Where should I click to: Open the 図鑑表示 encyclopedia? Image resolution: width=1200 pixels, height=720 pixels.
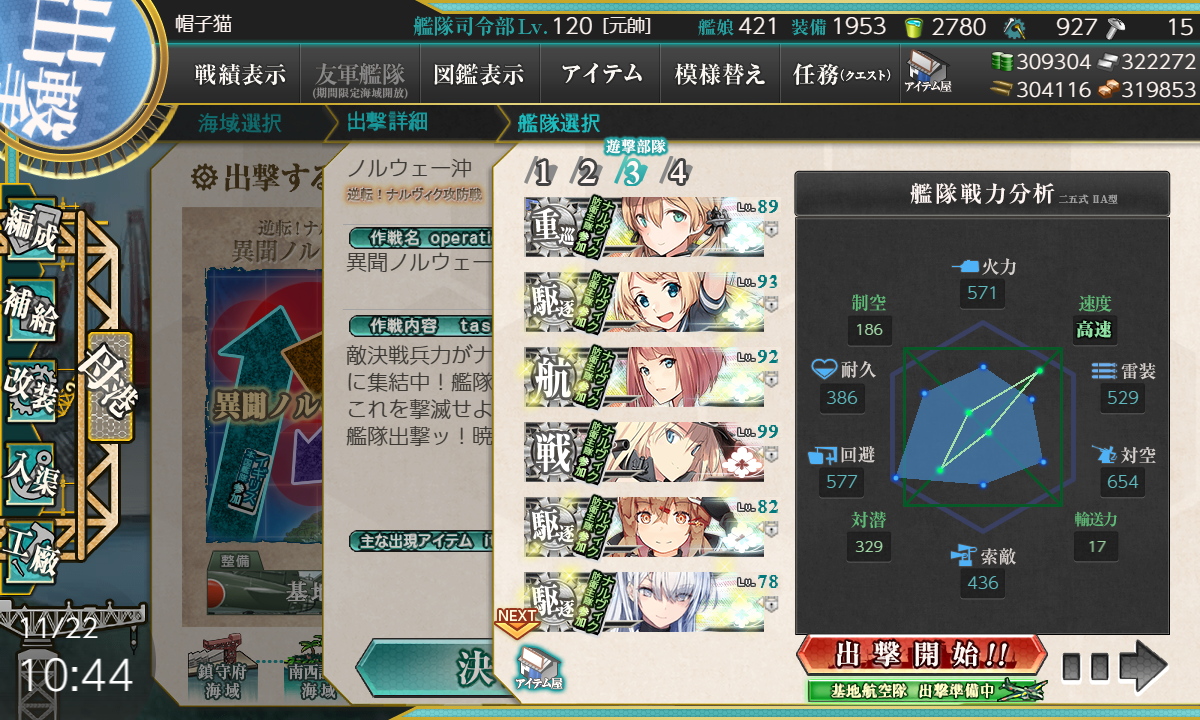(x=478, y=74)
